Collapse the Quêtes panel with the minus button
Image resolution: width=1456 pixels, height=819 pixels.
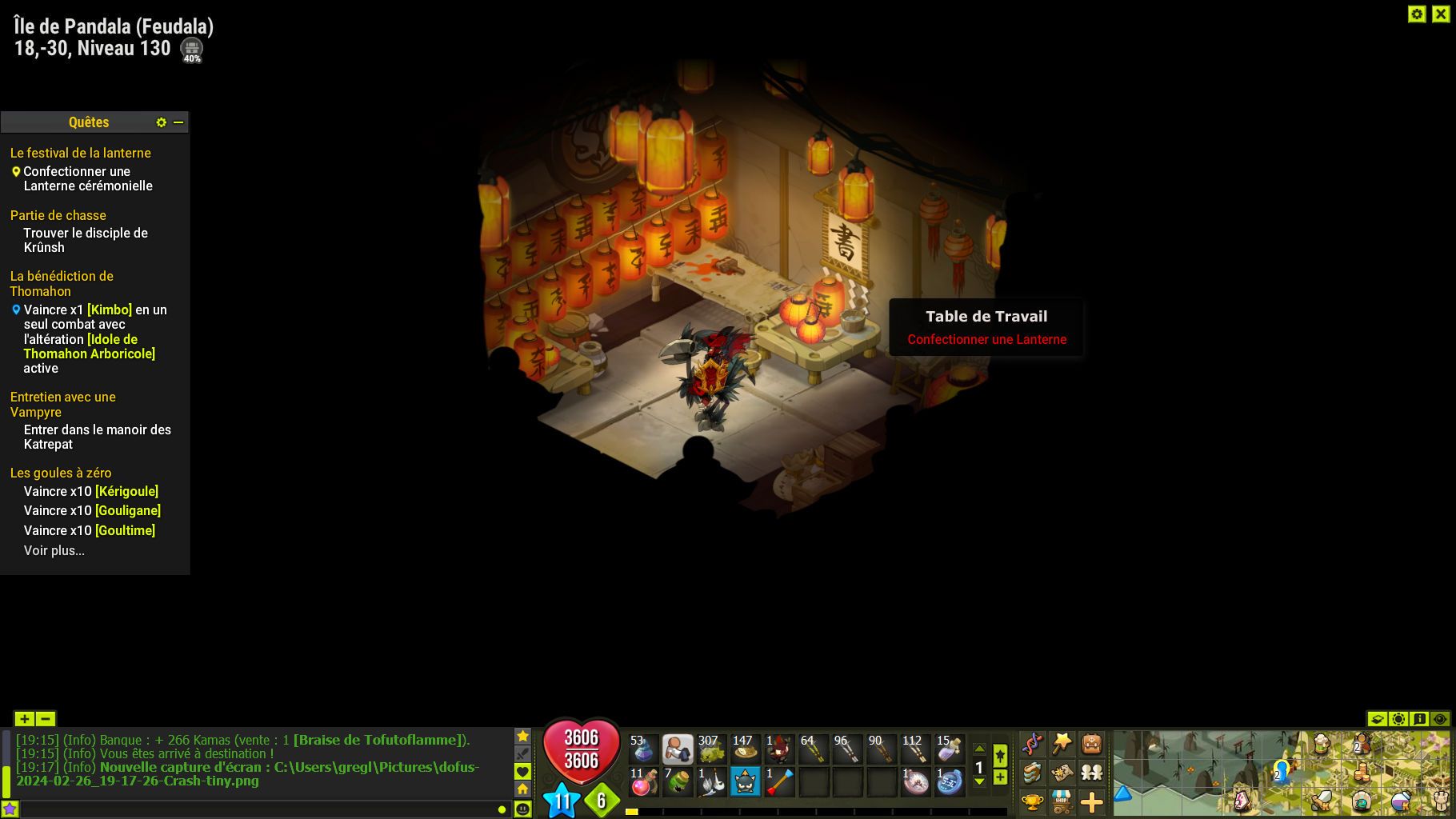[178, 122]
